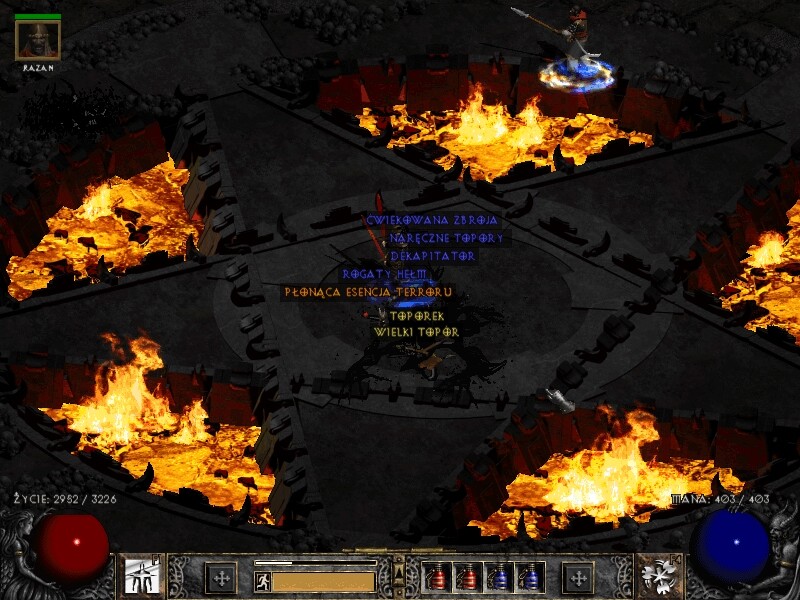The image size is (800, 600).
Task: Use the rightmost blue mana potion
Action: click(531, 577)
